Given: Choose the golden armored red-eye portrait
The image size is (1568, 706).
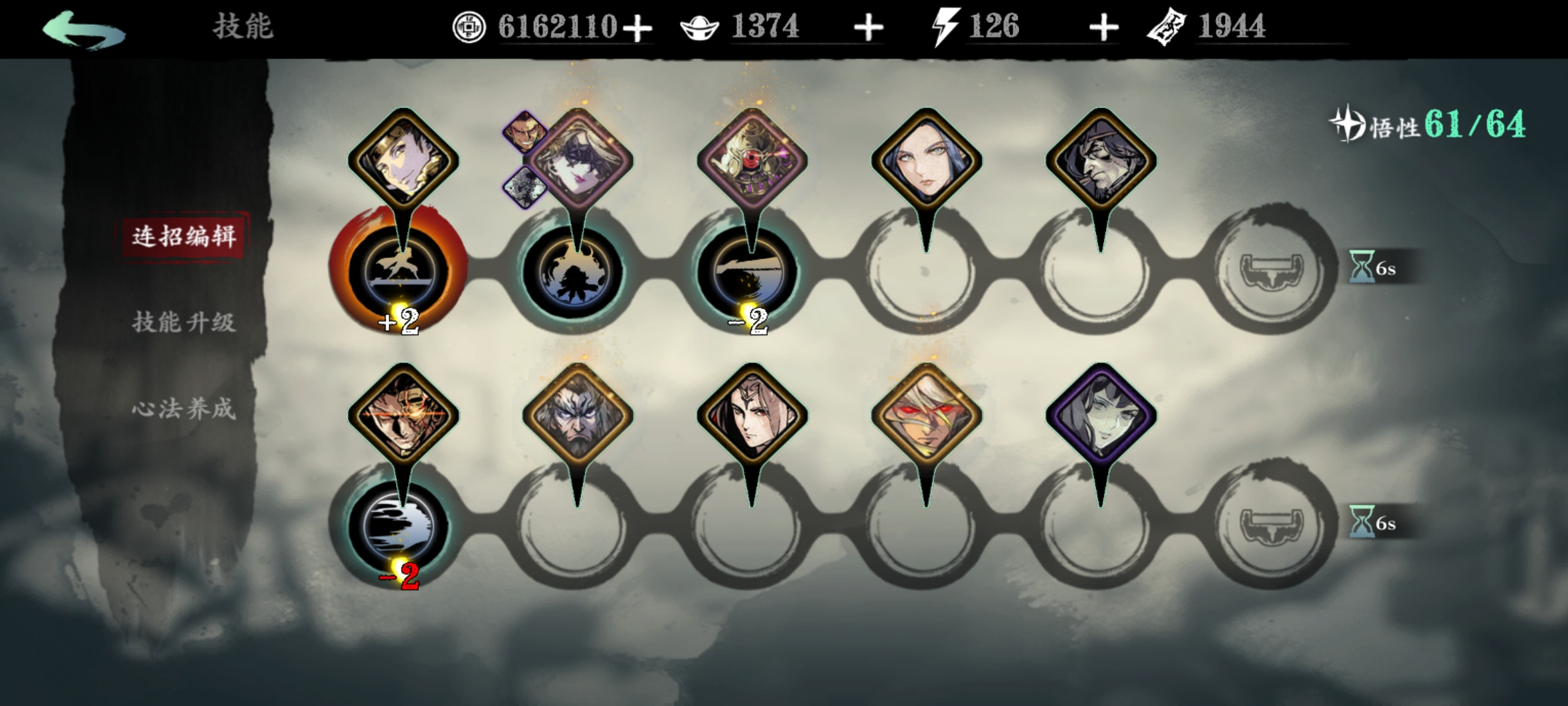Looking at the screenshot, I should tap(752, 161).
